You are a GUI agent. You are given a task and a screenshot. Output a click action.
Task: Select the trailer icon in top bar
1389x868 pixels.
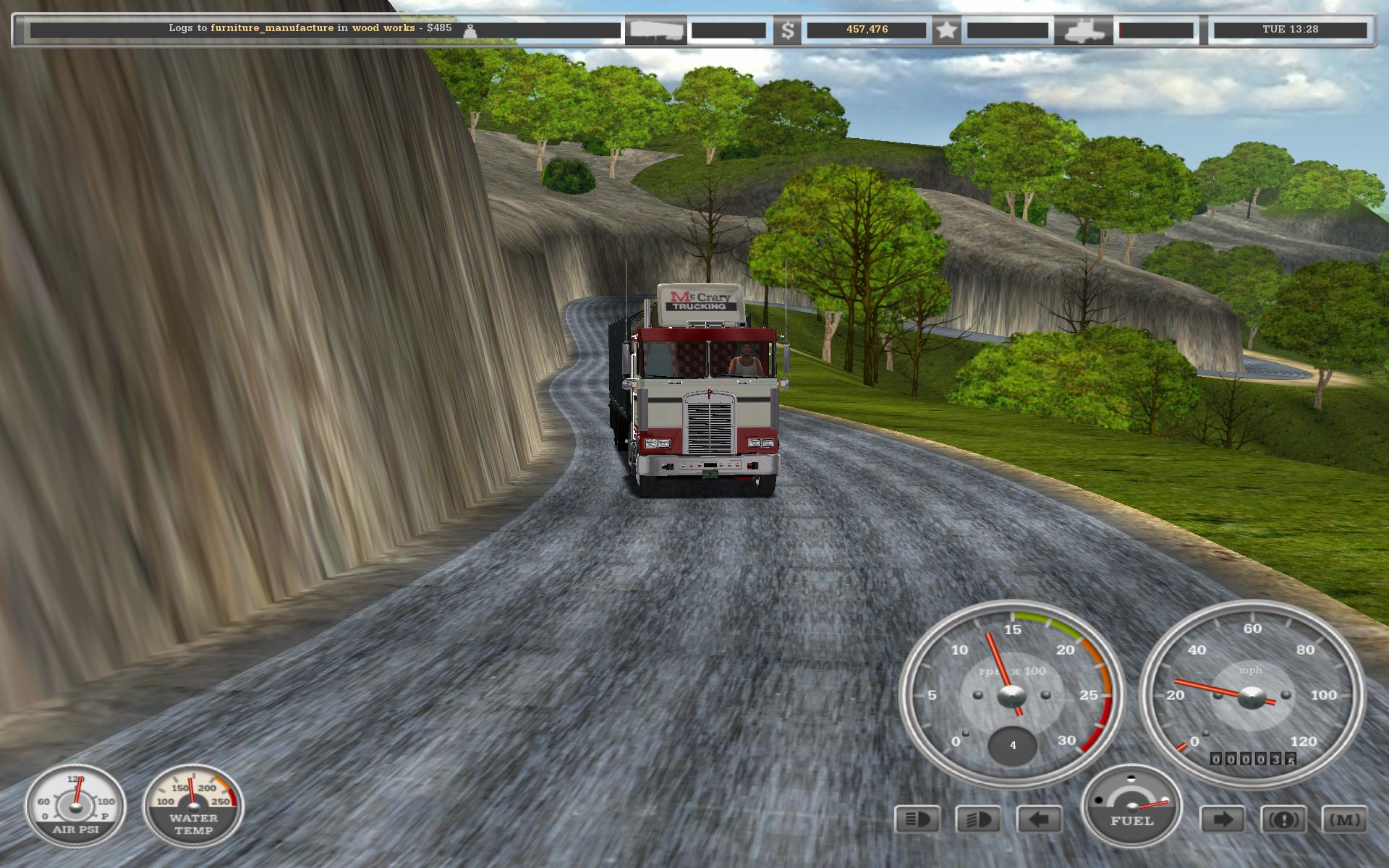[655, 30]
